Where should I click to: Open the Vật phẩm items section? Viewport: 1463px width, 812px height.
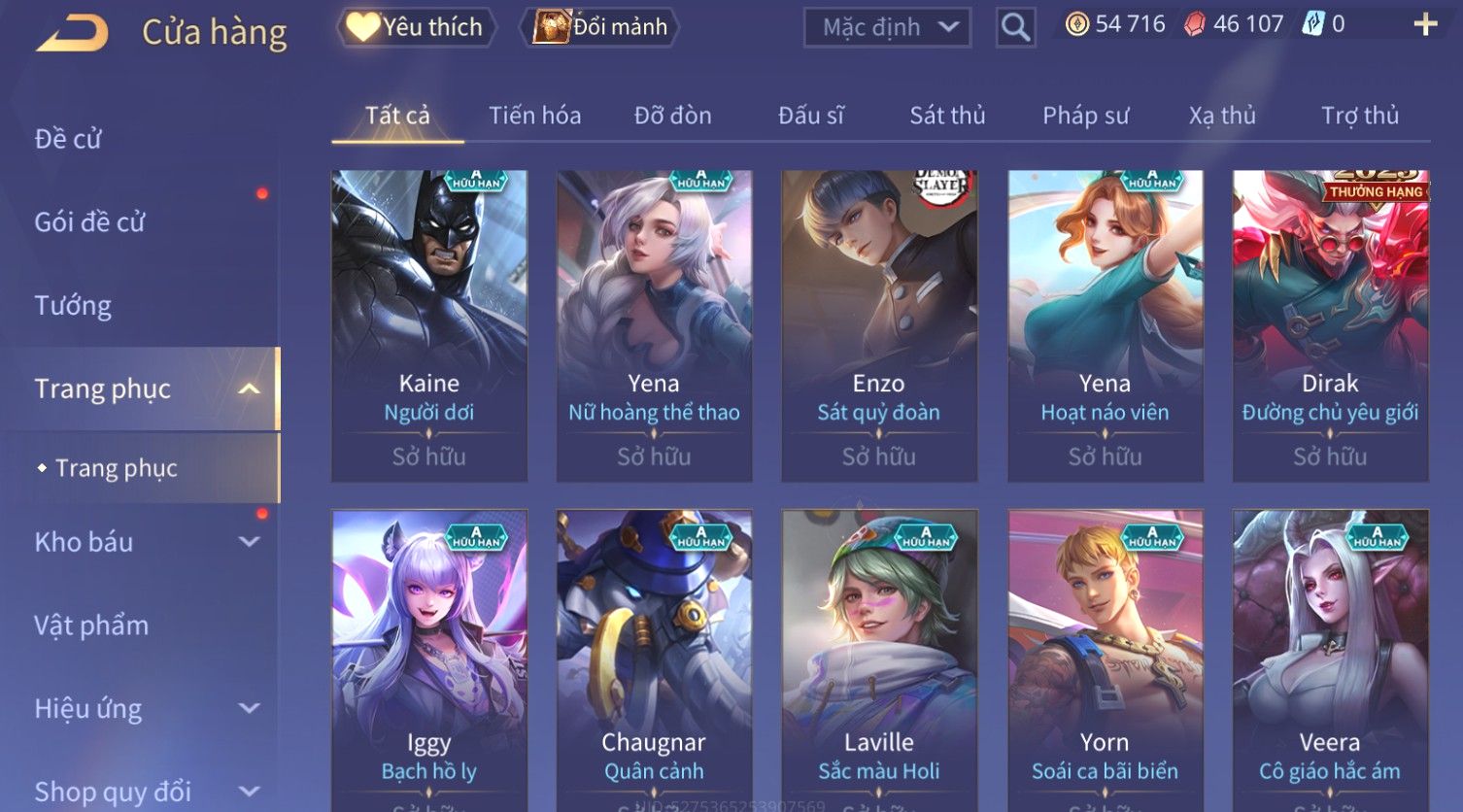click(x=91, y=626)
